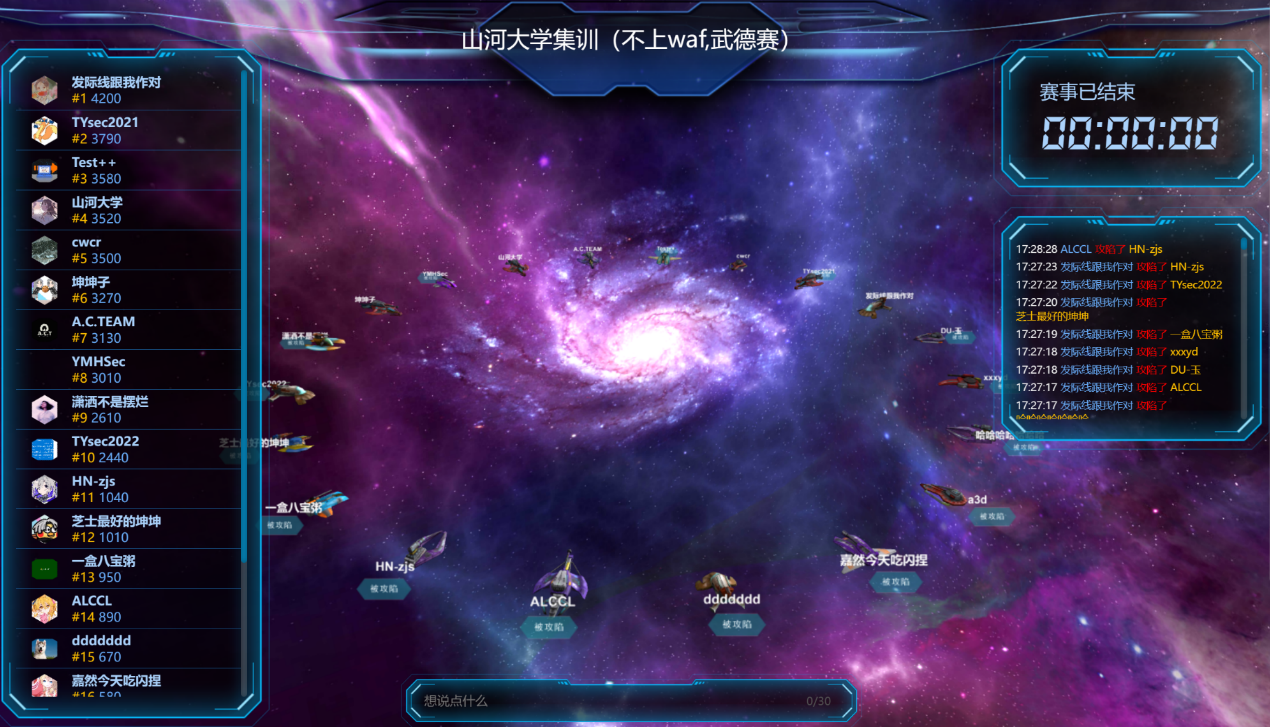The width and height of the screenshot is (1270, 727).
Task: Click the 山河大学 row ranked #4
Action: pyautogui.click(x=130, y=211)
